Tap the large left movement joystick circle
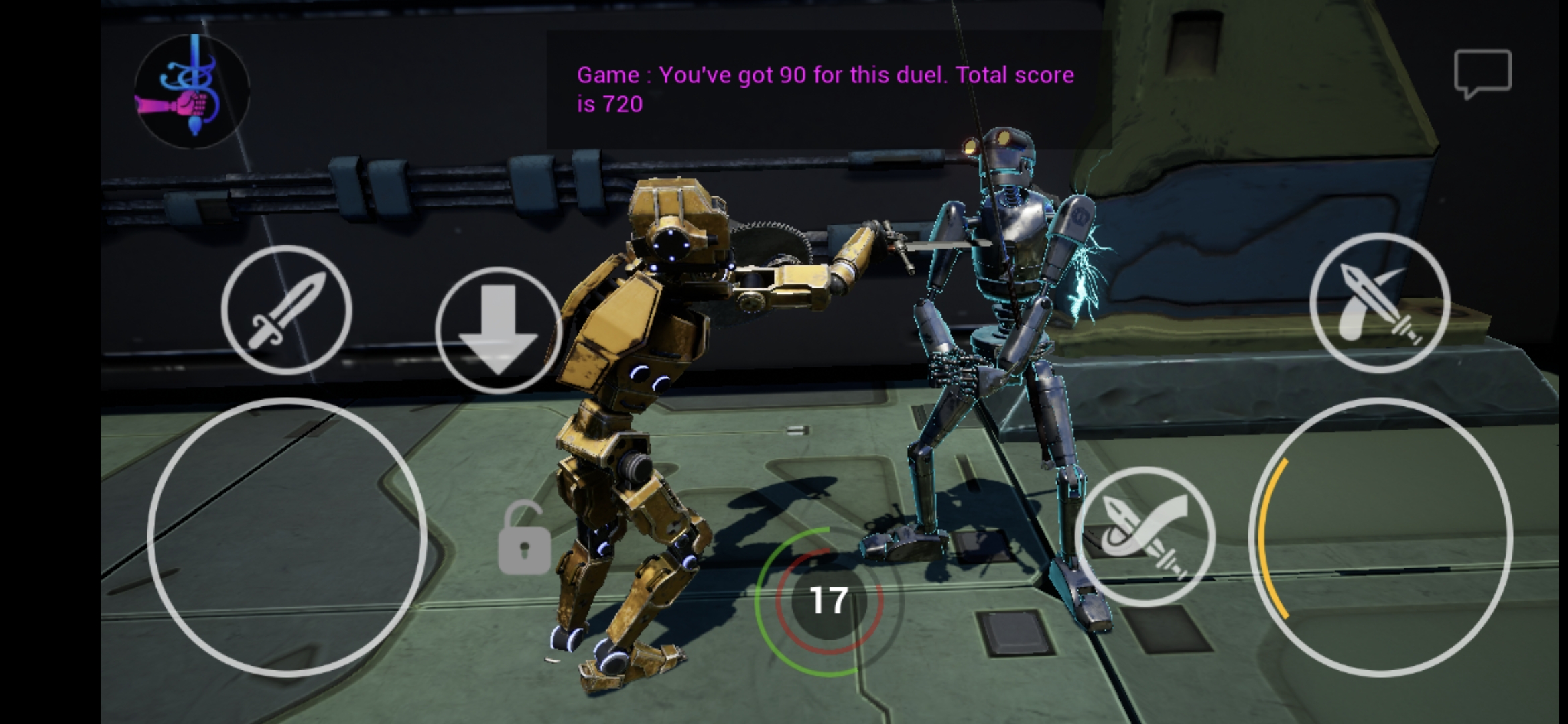The image size is (1568, 724). click(x=287, y=537)
